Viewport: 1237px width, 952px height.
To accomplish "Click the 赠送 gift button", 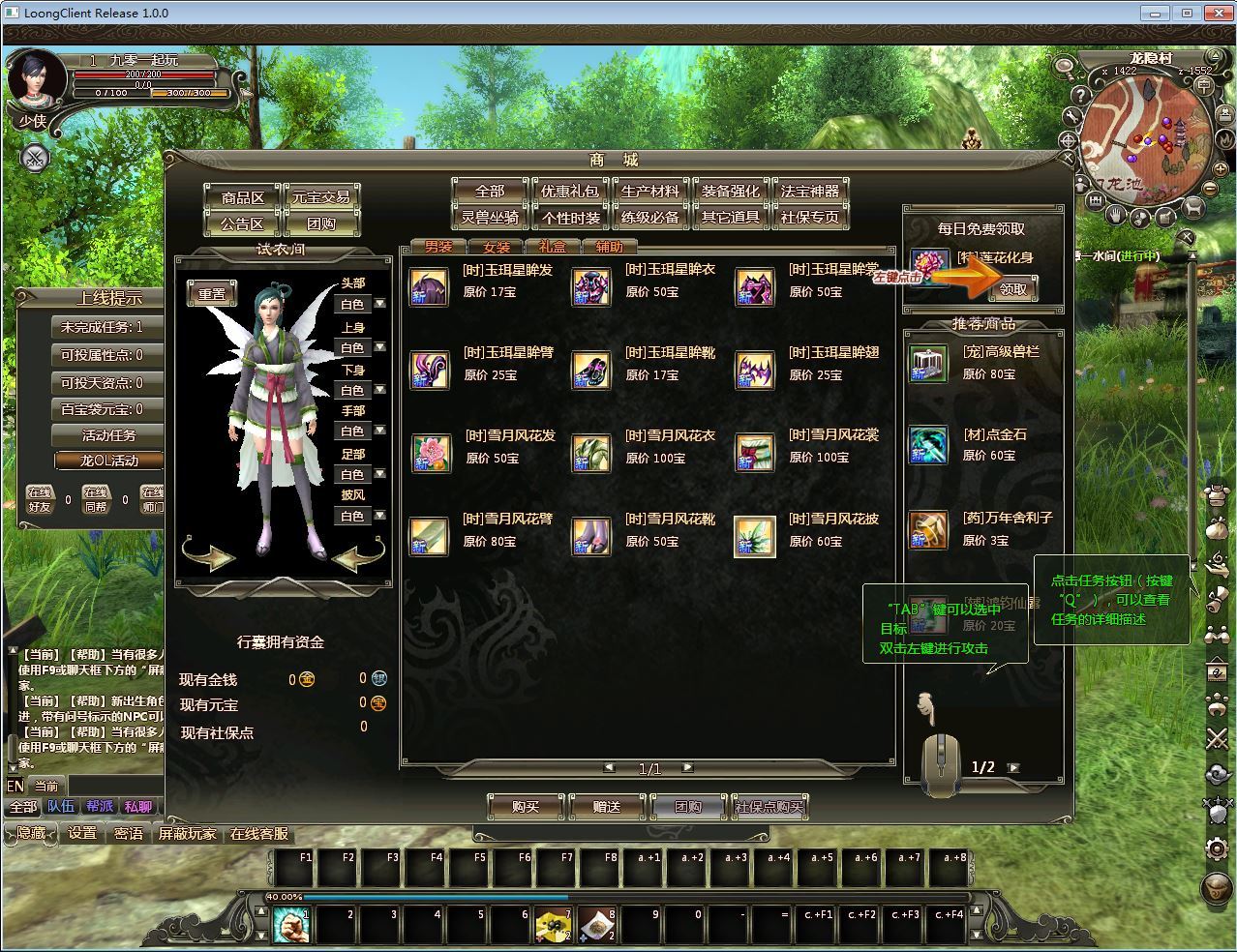I will (x=607, y=806).
